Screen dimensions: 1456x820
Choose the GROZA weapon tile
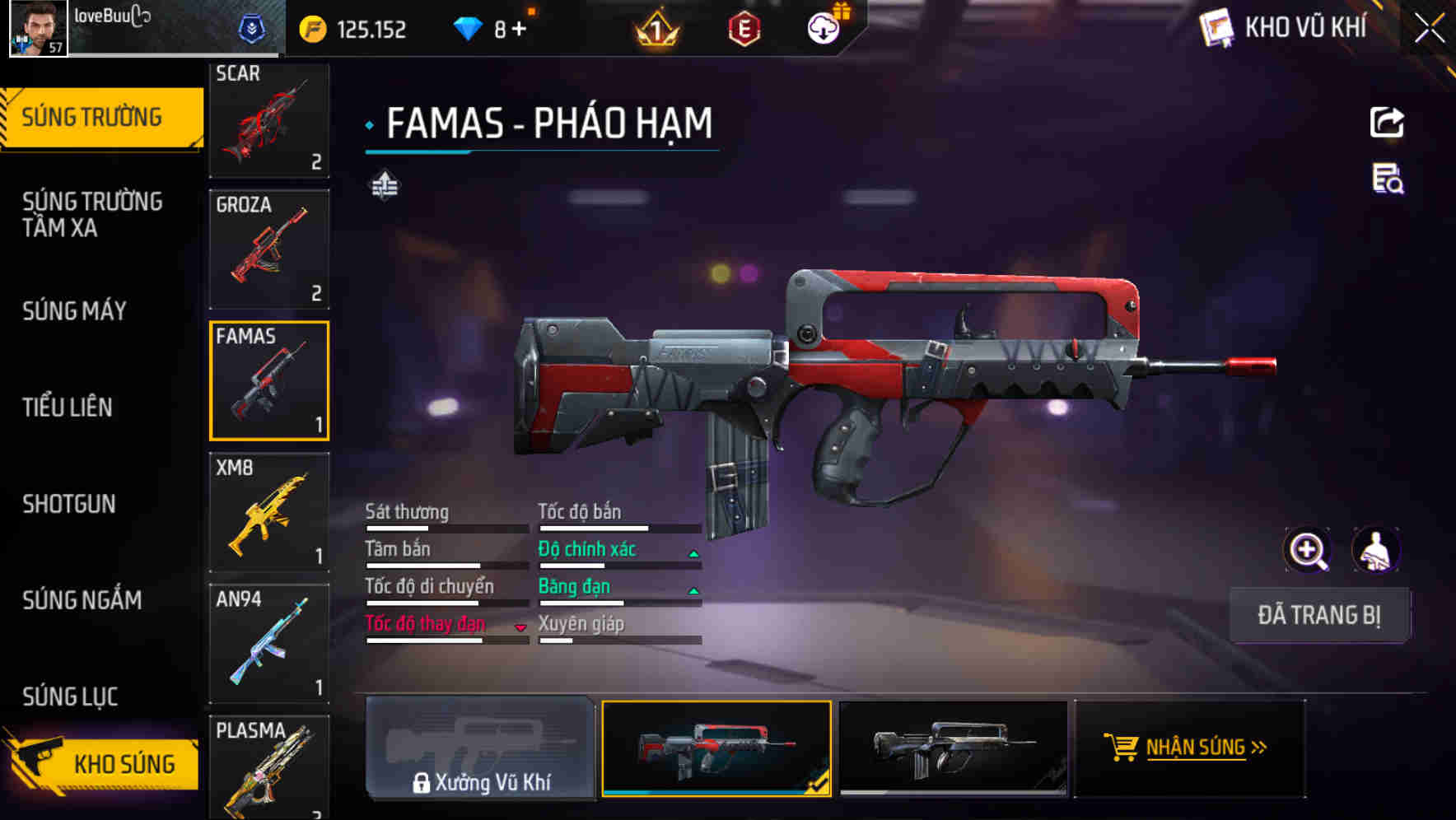coord(269,249)
